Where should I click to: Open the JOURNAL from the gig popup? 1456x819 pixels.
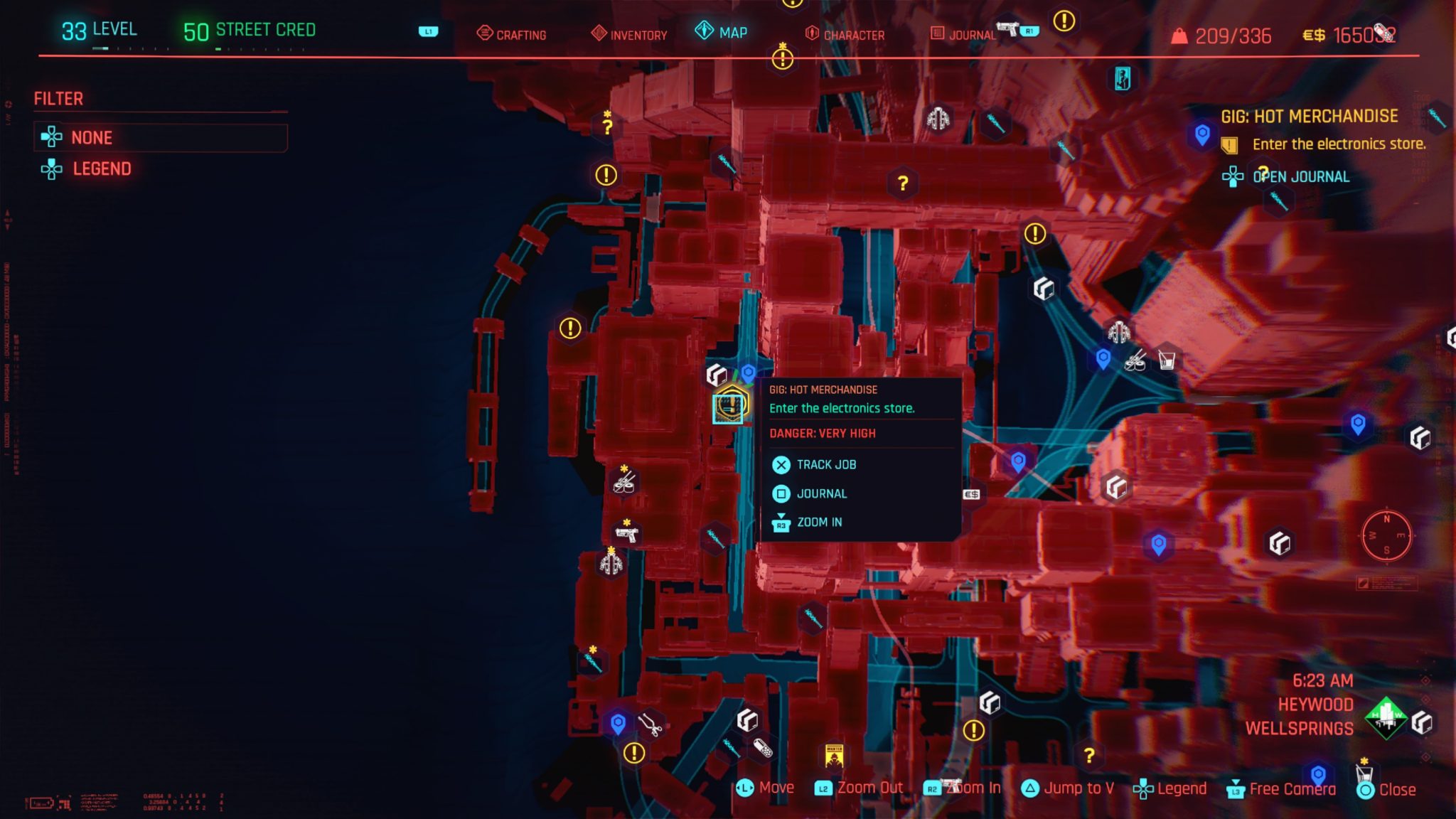[822, 493]
